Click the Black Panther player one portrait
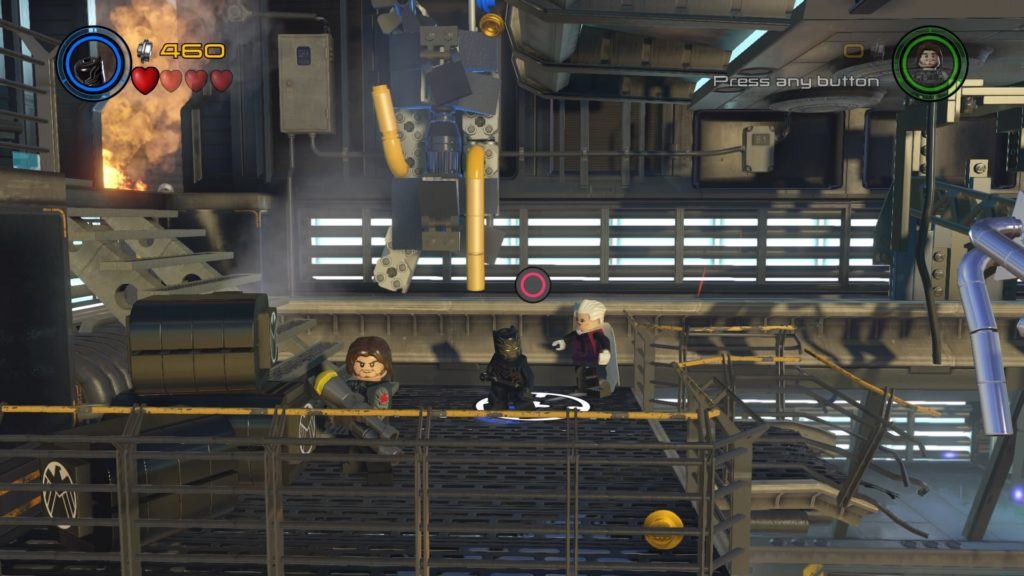1024x576 pixels. coord(93,63)
